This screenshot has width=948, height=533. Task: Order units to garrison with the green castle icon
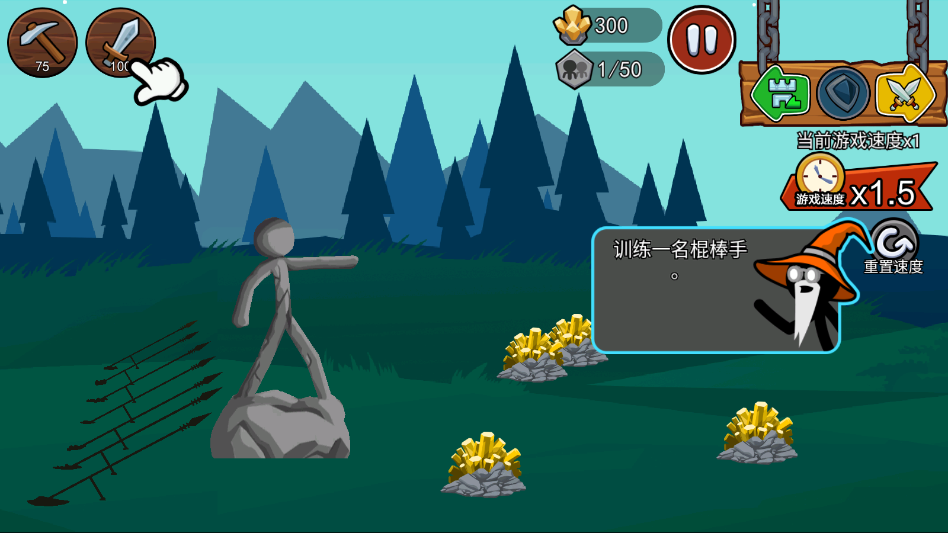[x=781, y=93]
